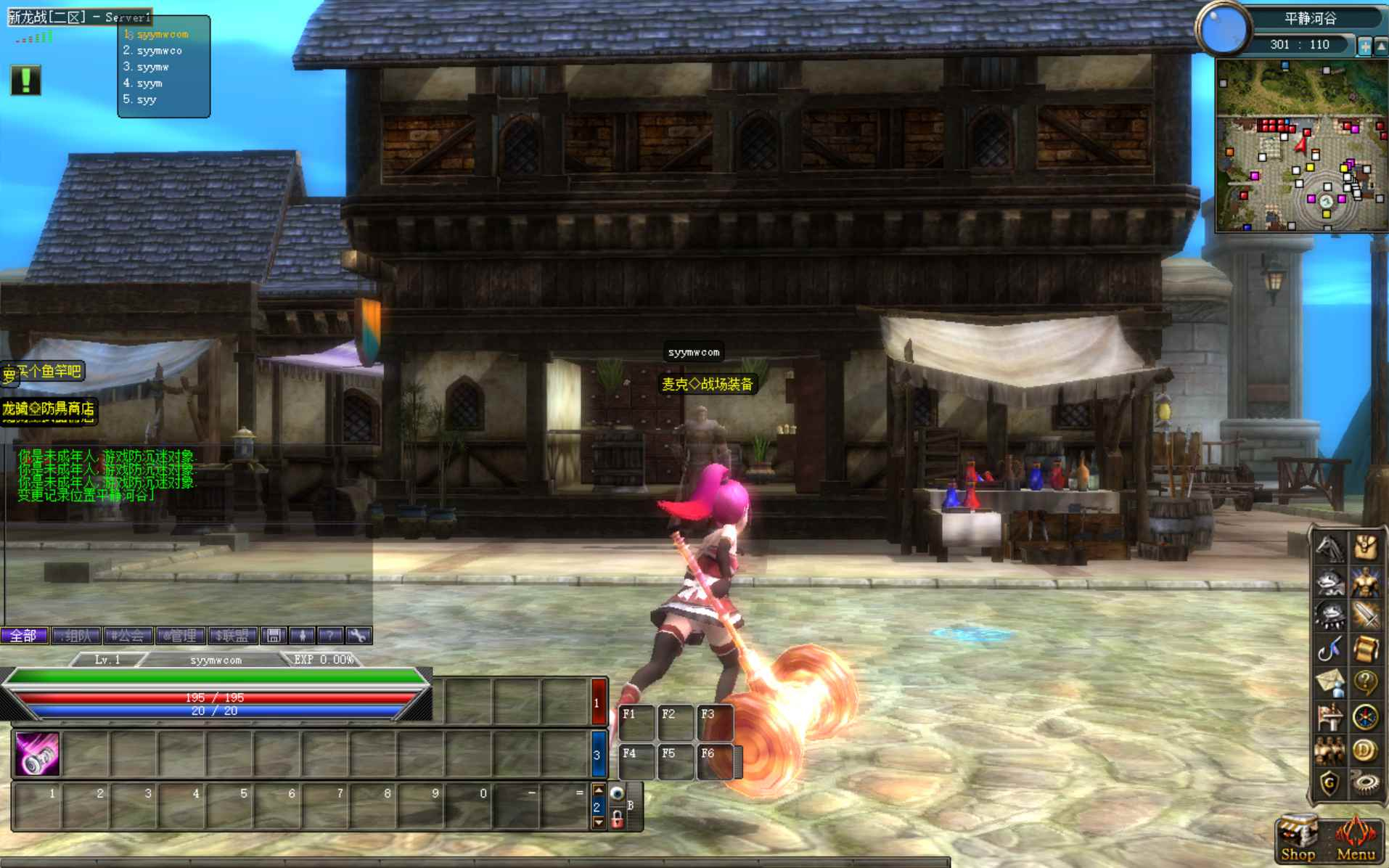
Task: Open the skills sword icon
Action: tap(1366, 614)
